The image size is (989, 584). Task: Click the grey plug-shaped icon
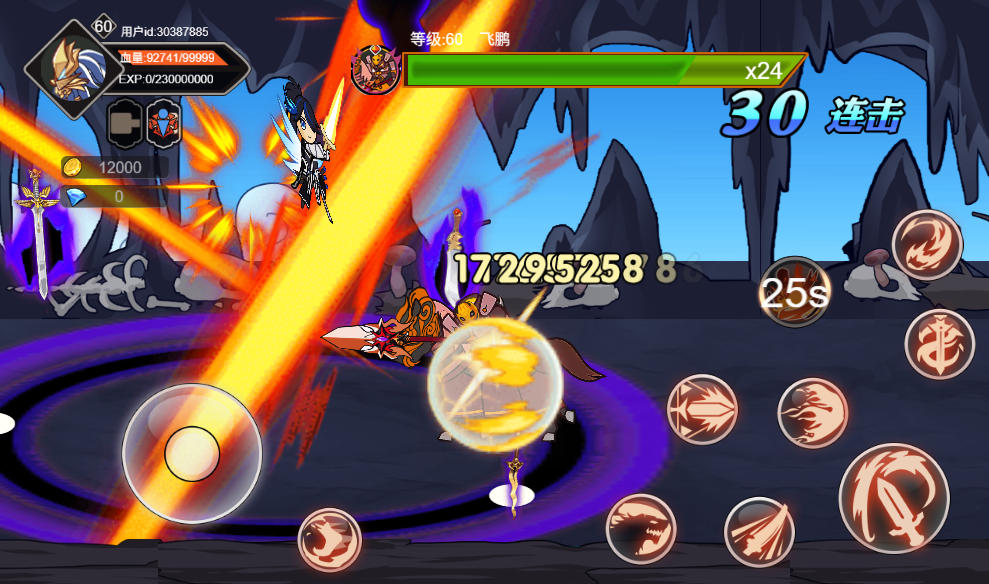pos(125,123)
